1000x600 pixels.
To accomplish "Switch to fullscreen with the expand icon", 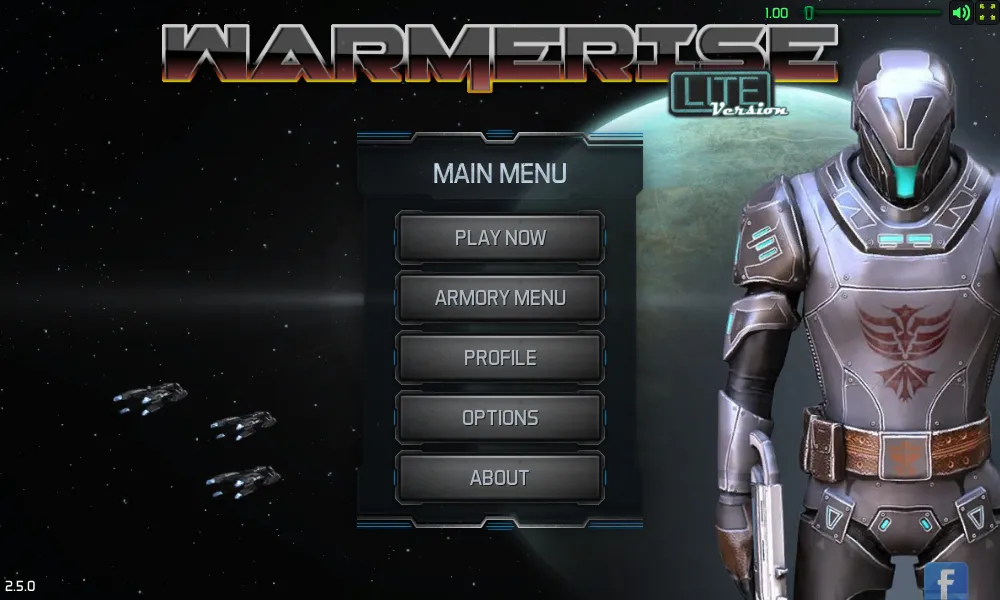I will point(986,13).
